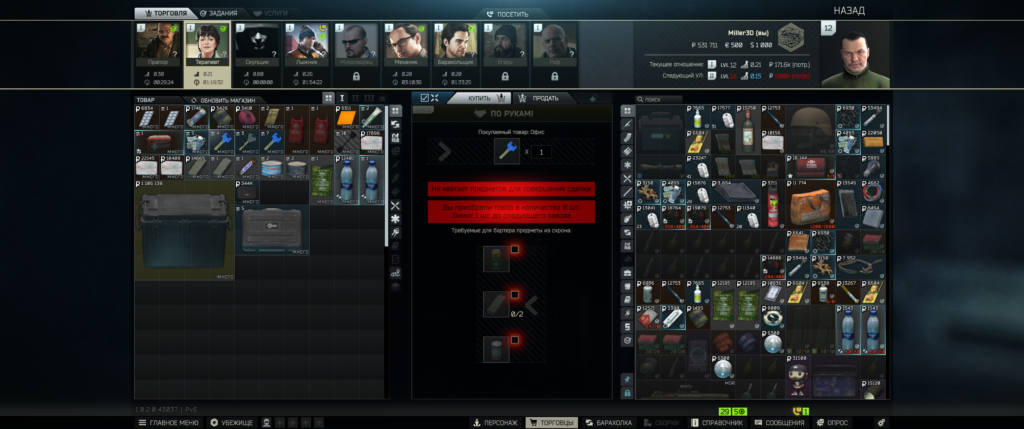
Task: Switch to the Продать sell tab
Action: [x=540, y=98]
